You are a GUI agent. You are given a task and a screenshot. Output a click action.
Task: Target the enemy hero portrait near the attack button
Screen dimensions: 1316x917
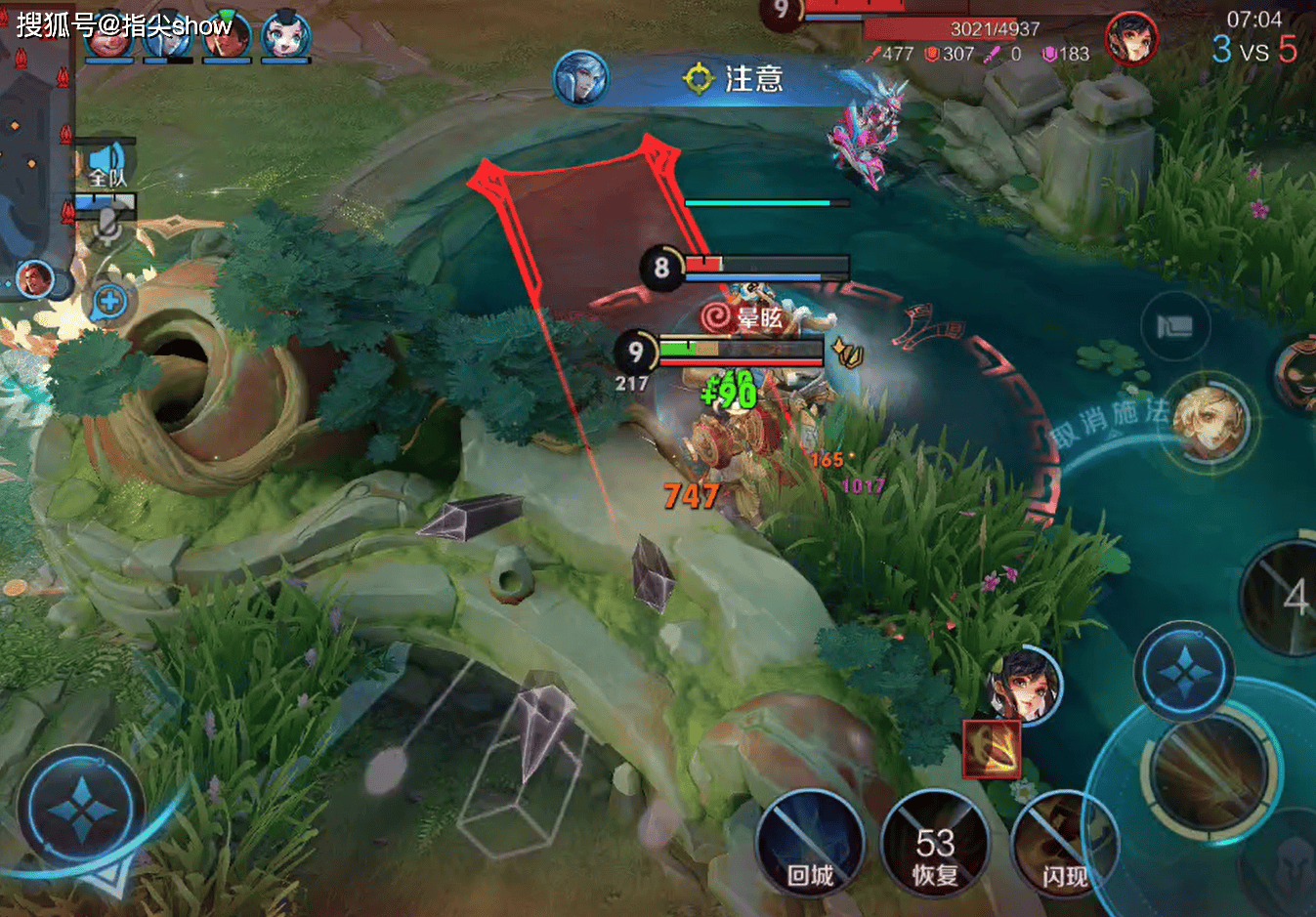click(x=1024, y=683)
